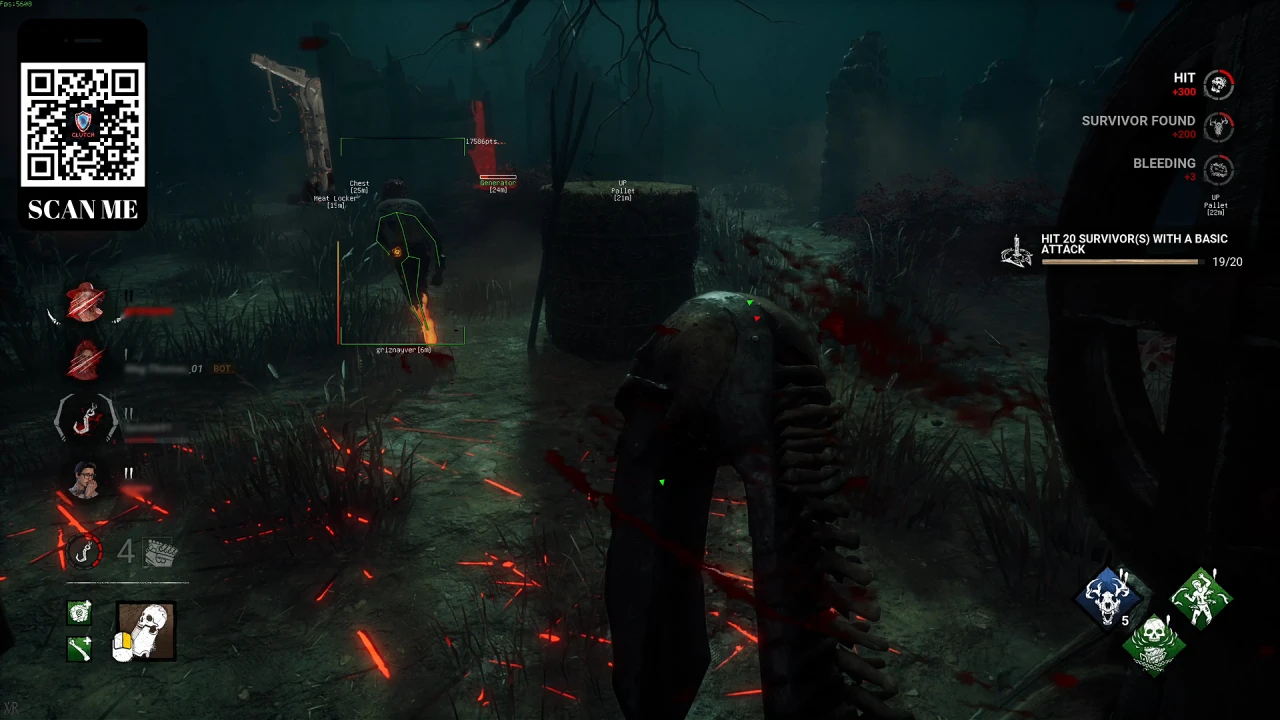Click the blue deer skull perk icon
Screen dimensions: 1280x720
[1108, 595]
